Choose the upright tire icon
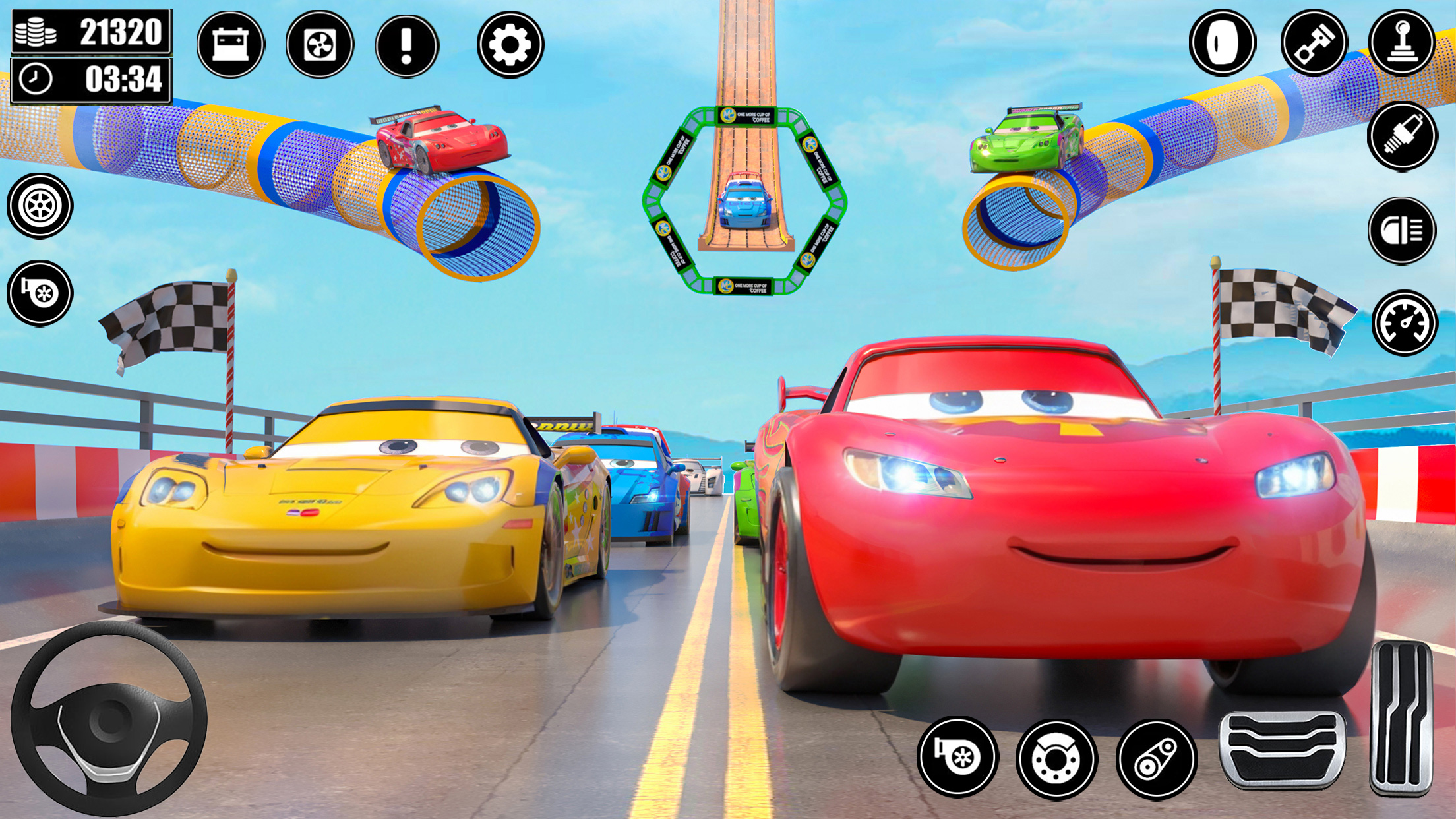The image size is (1456, 819). pyautogui.click(x=1222, y=43)
